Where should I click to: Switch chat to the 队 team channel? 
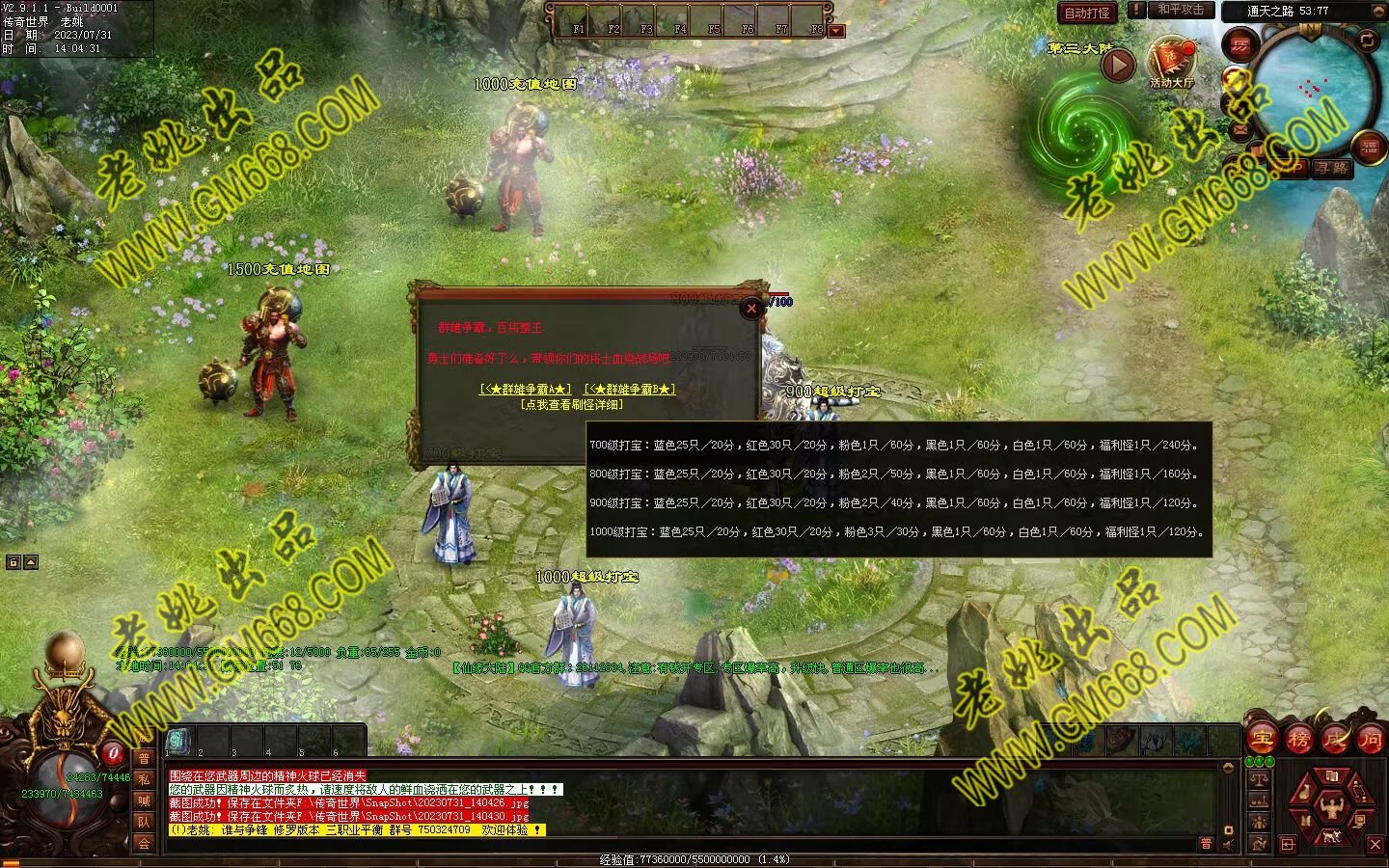144,822
